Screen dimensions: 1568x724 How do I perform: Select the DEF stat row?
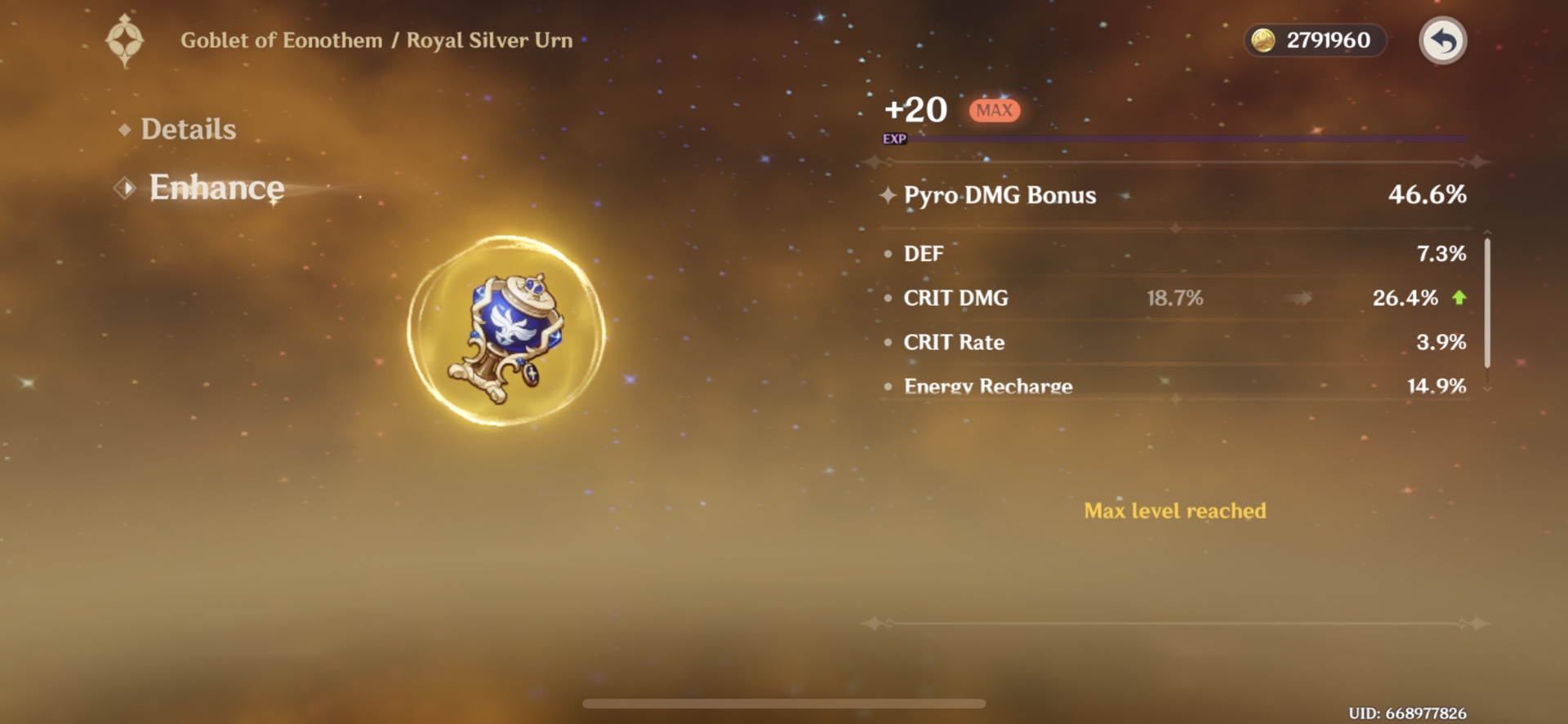[1062, 253]
